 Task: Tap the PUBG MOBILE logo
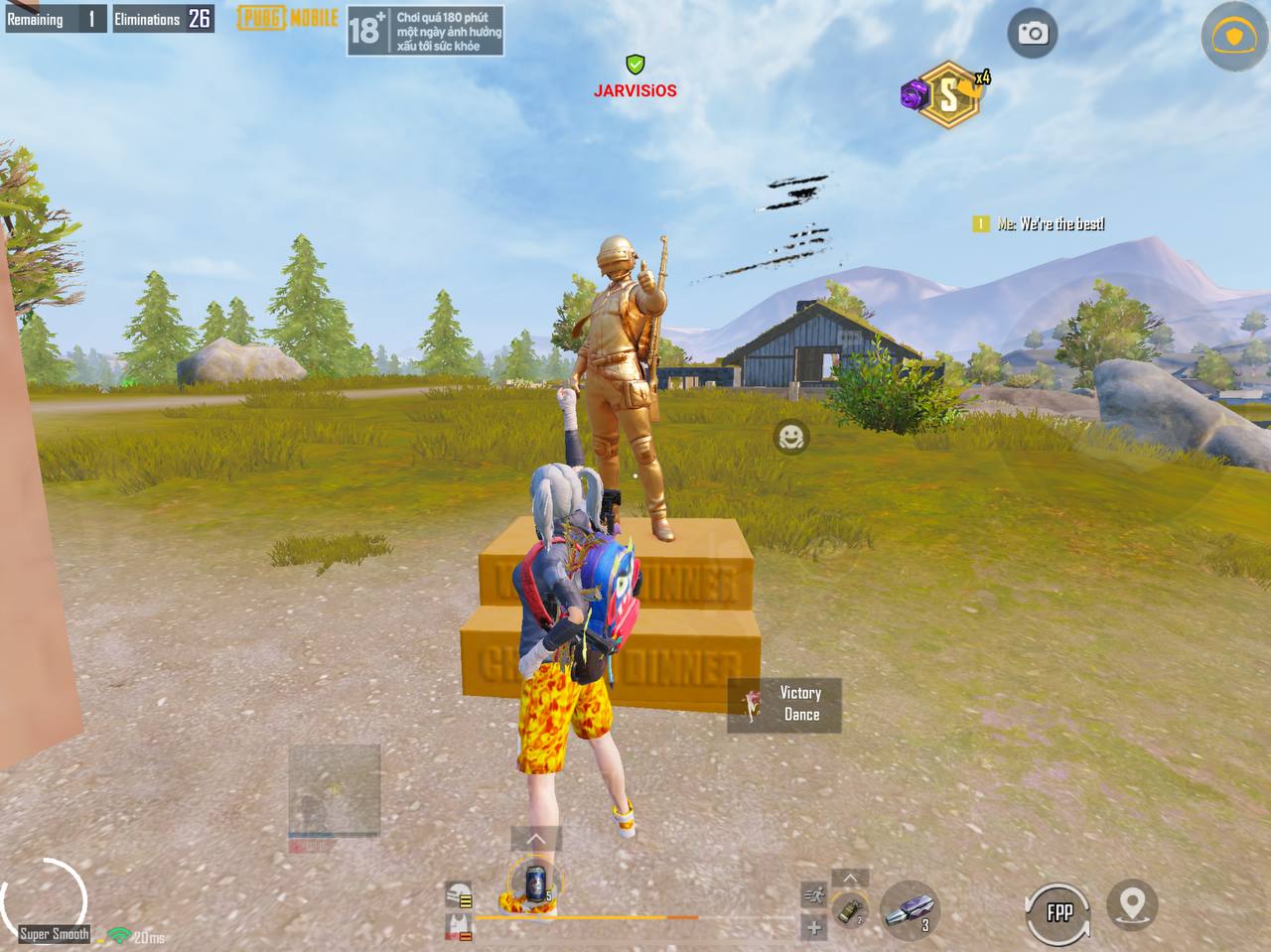[286, 20]
